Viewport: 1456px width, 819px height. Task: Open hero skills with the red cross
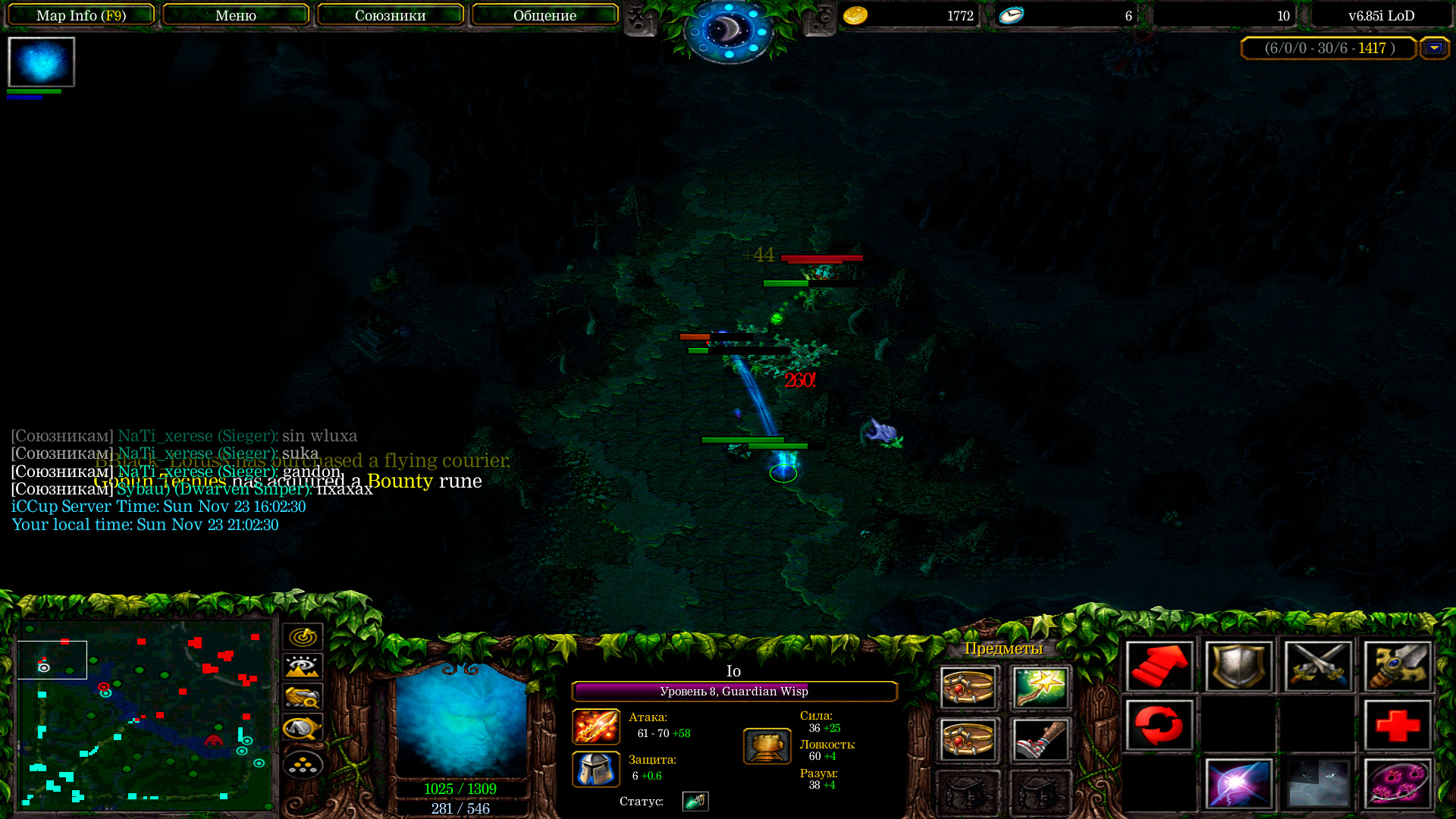click(1398, 725)
